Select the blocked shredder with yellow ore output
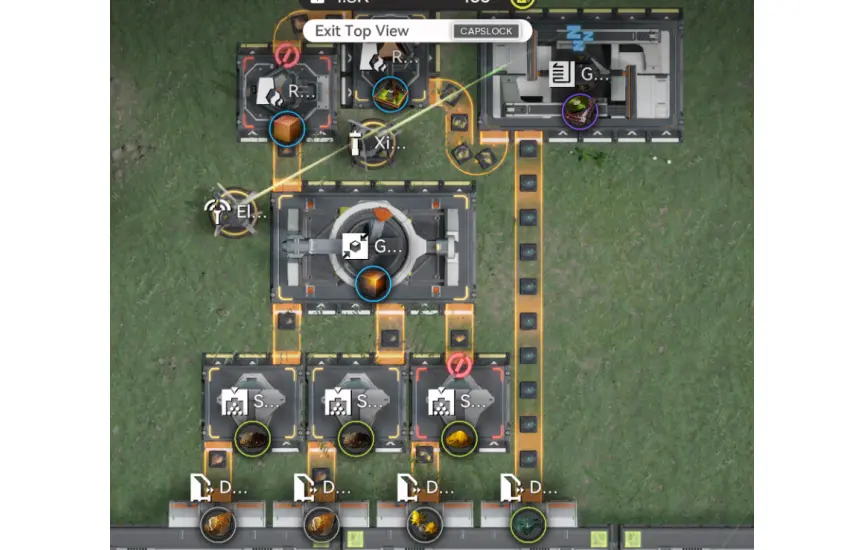The image size is (865, 550). (458, 403)
